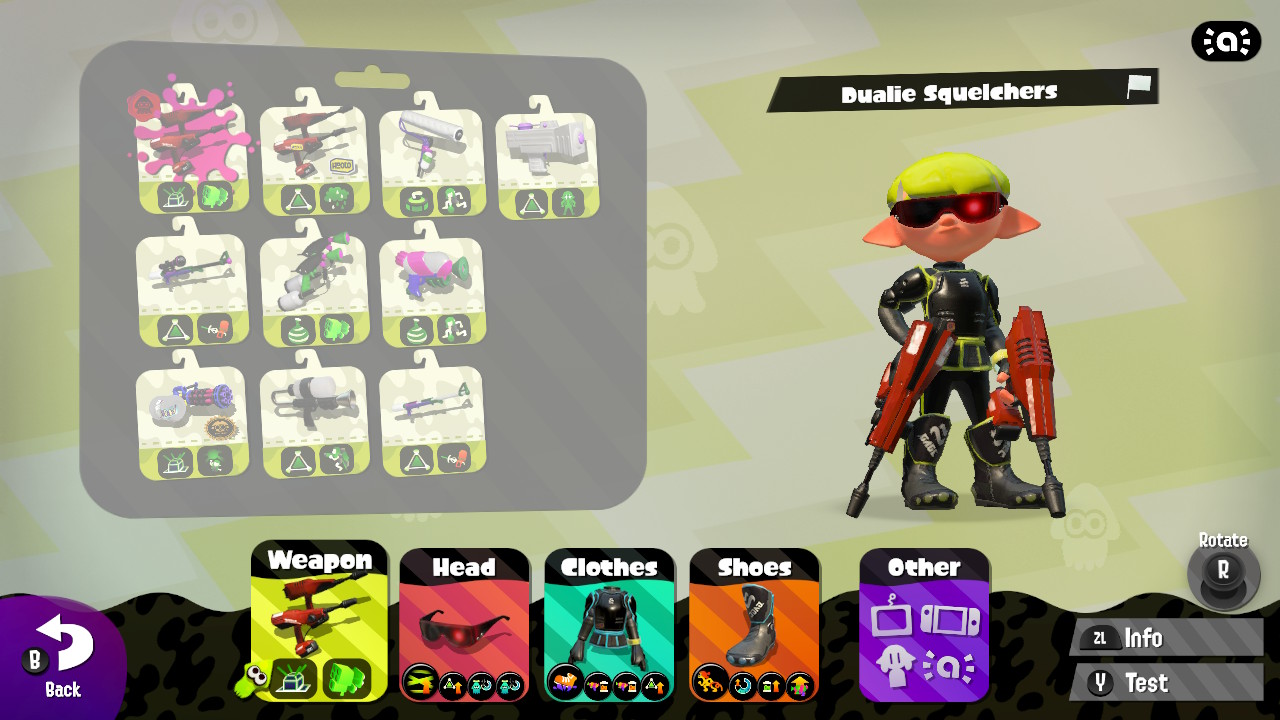1280x720 pixels.
Task: Click the Test button to try the weapon
Action: [x=1163, y=683]
